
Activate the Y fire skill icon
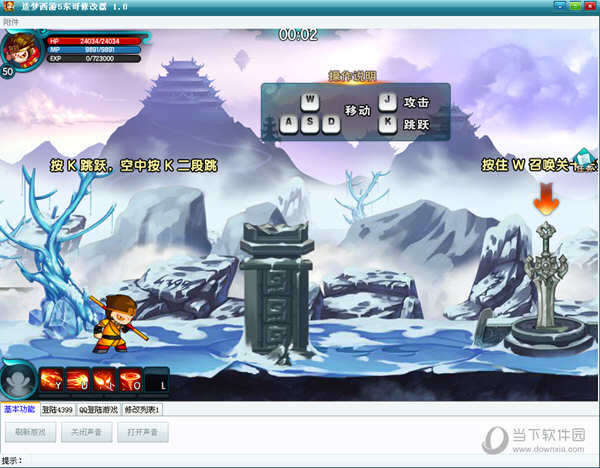(51, 381)
